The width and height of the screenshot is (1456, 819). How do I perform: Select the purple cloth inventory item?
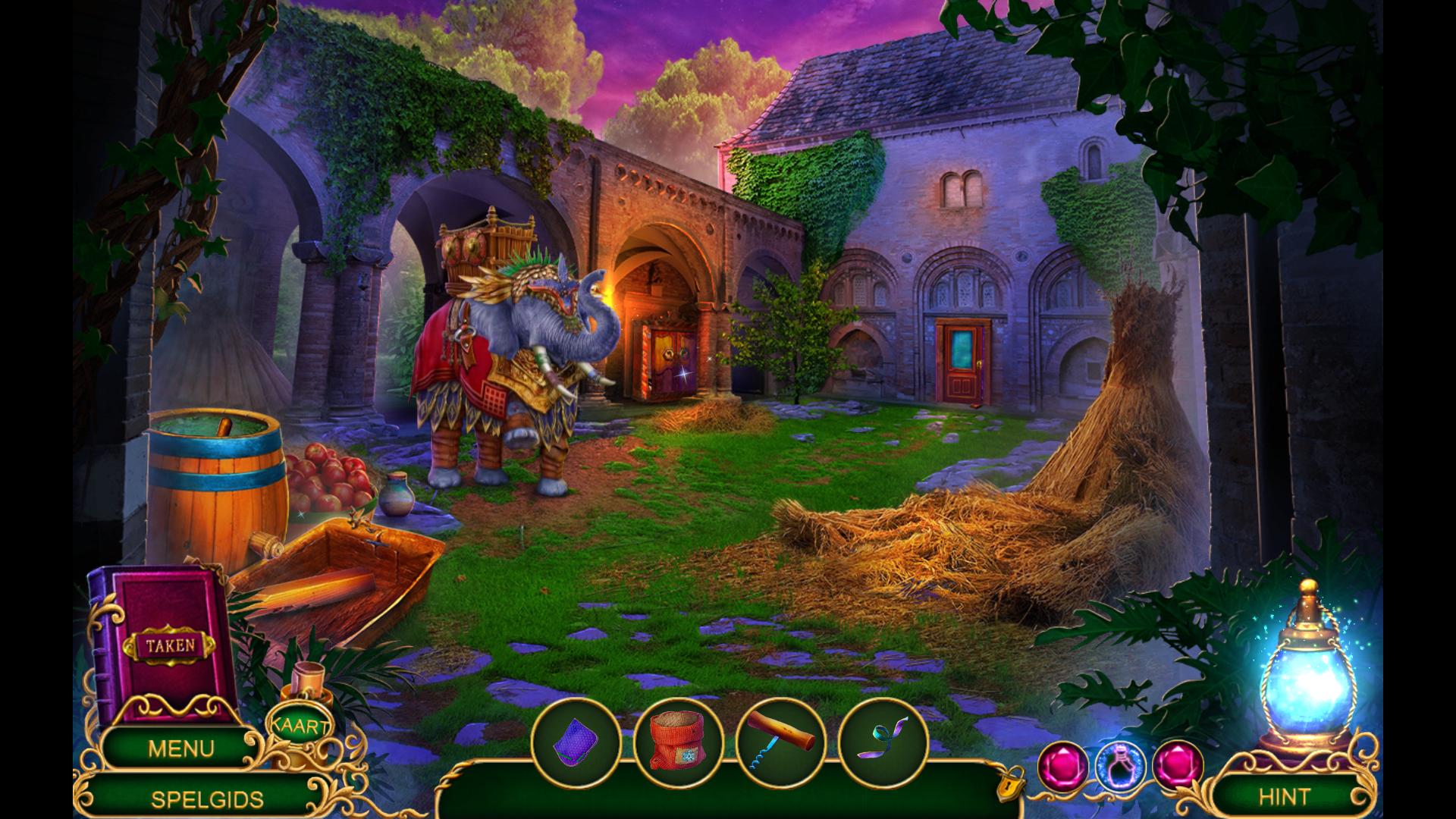coord(576,743)
